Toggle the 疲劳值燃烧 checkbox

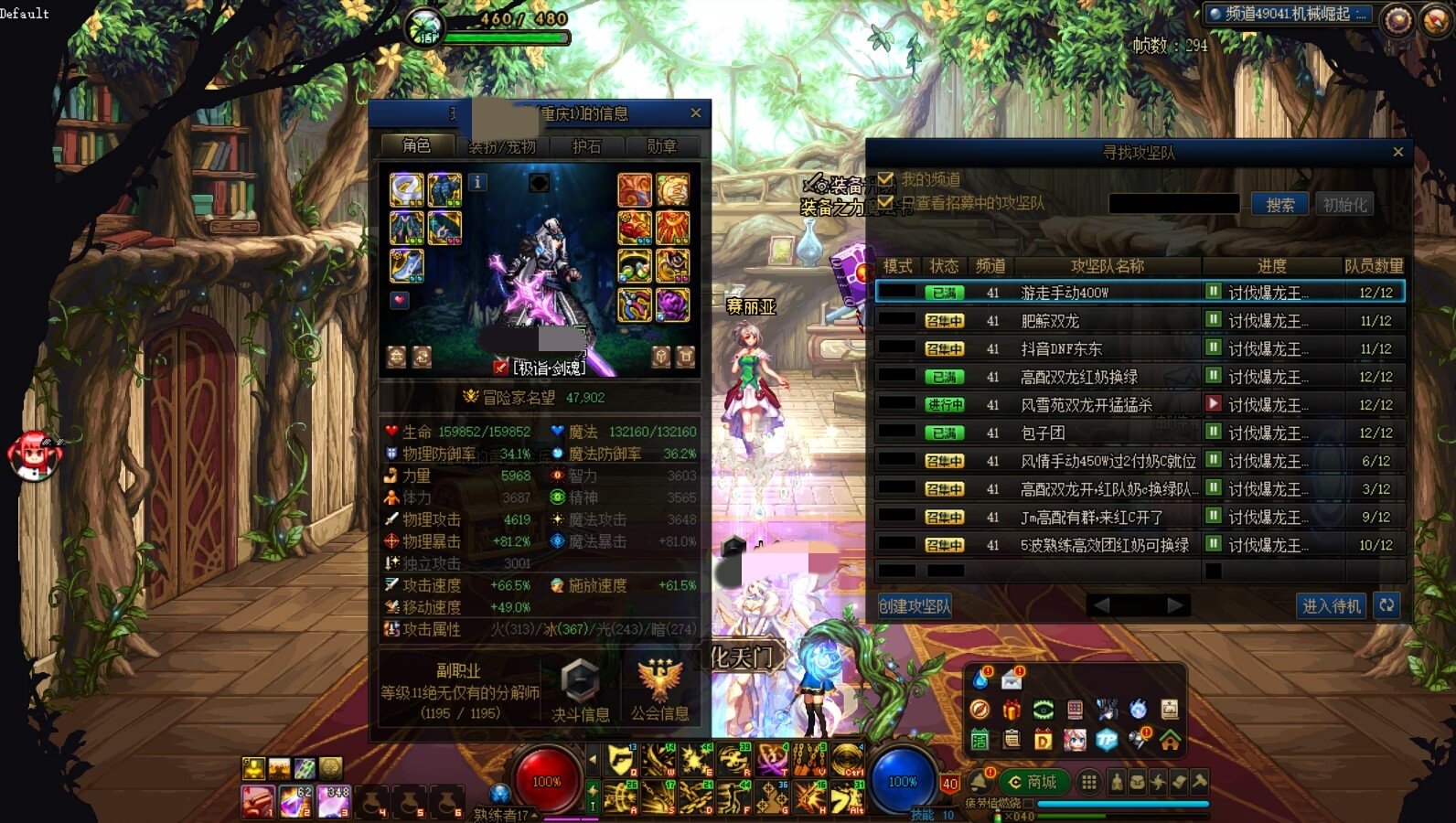pos(1028,802)
